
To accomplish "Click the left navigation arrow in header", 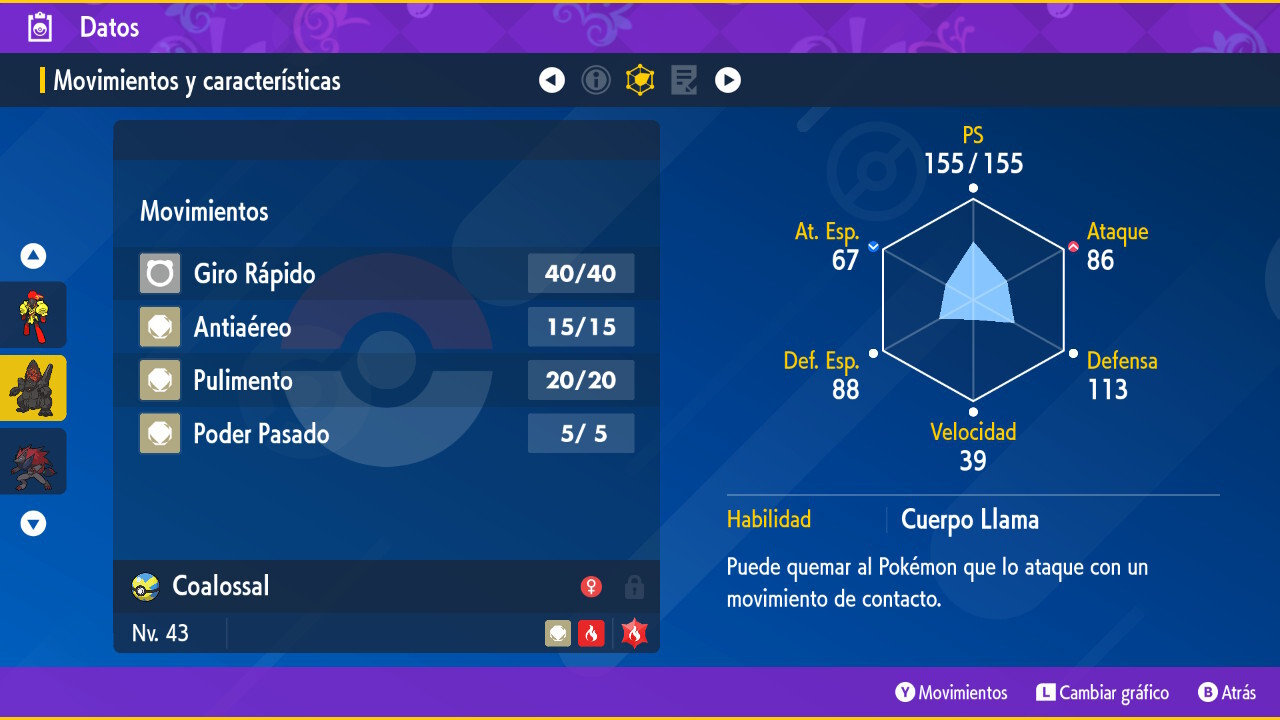I will tap(552, 80).
